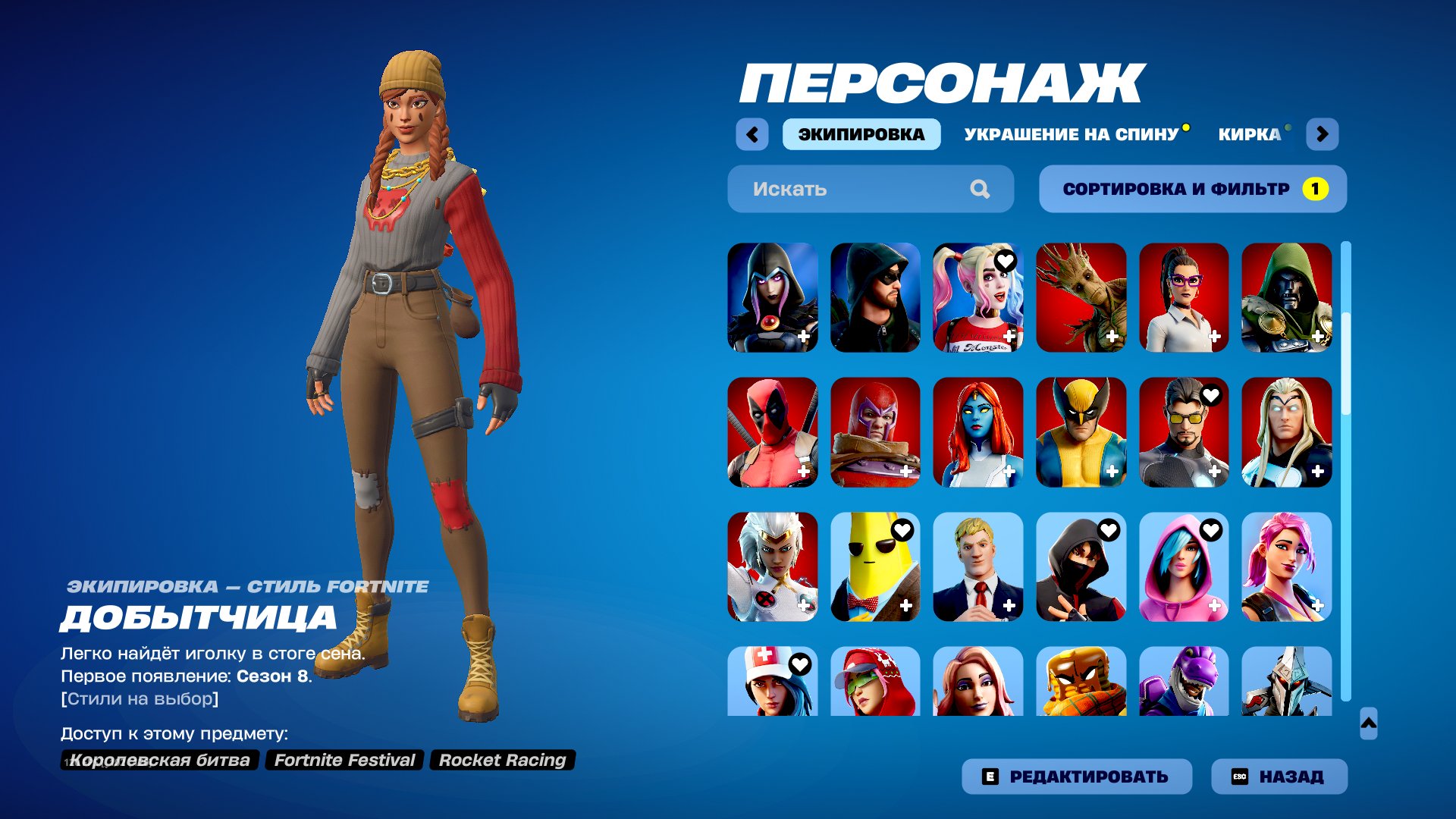The image size is (1456, 819).
Task: Select the Groot character icon
Action: pyautogui.click(x=1081, y=297)
